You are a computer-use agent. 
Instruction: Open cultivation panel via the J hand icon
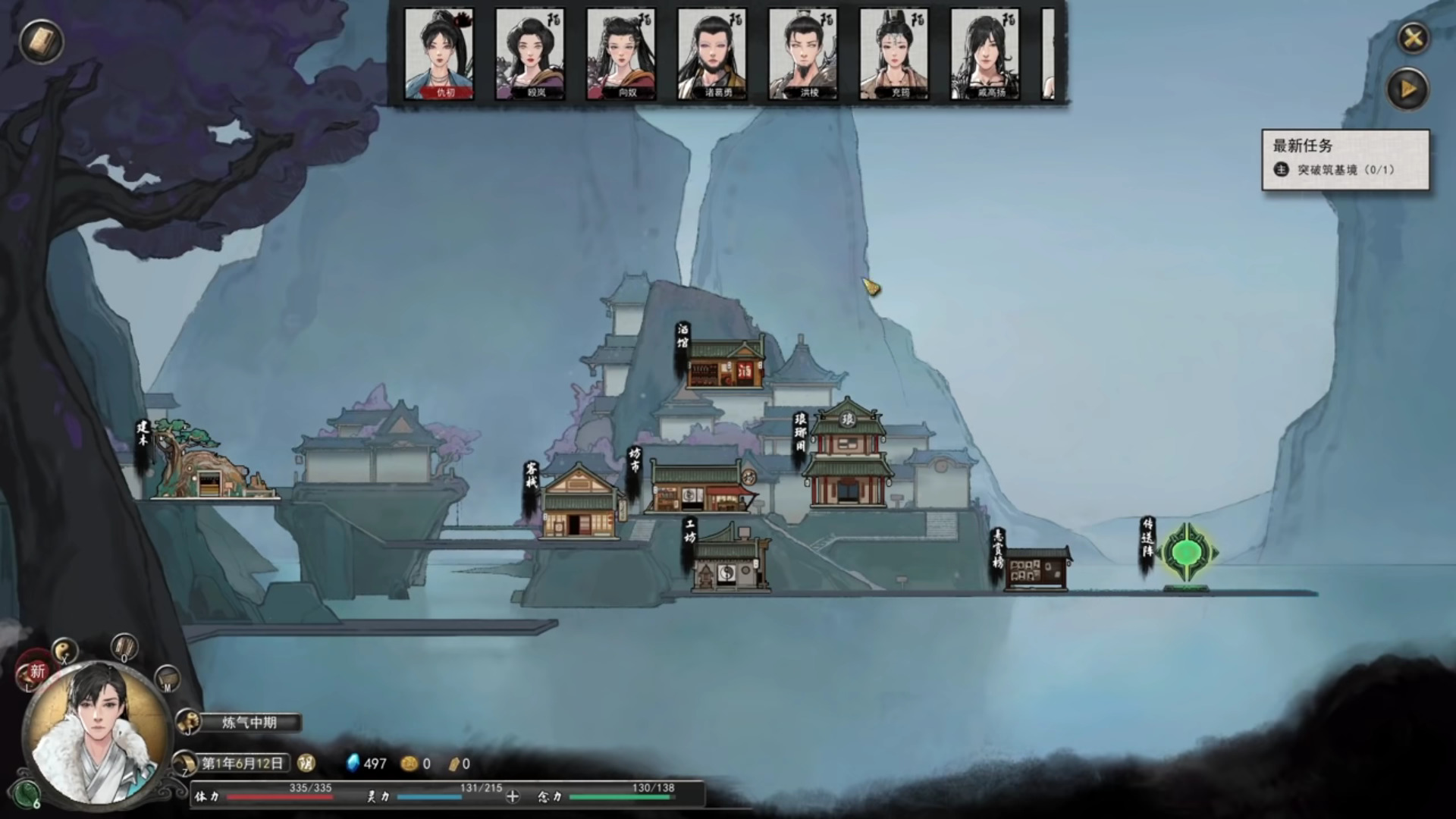188,720
